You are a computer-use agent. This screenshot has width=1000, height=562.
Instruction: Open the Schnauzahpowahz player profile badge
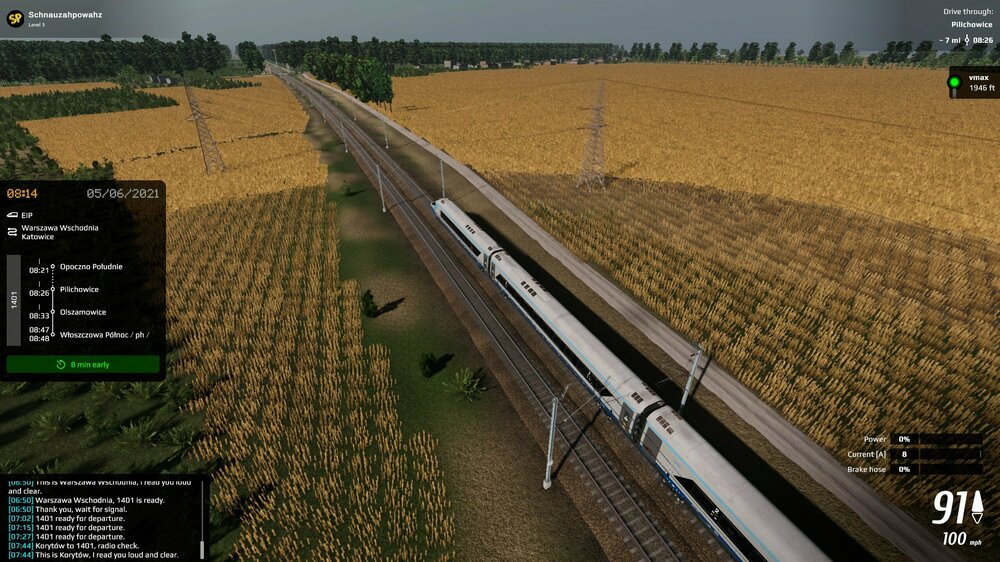click(x=15, y=19)
